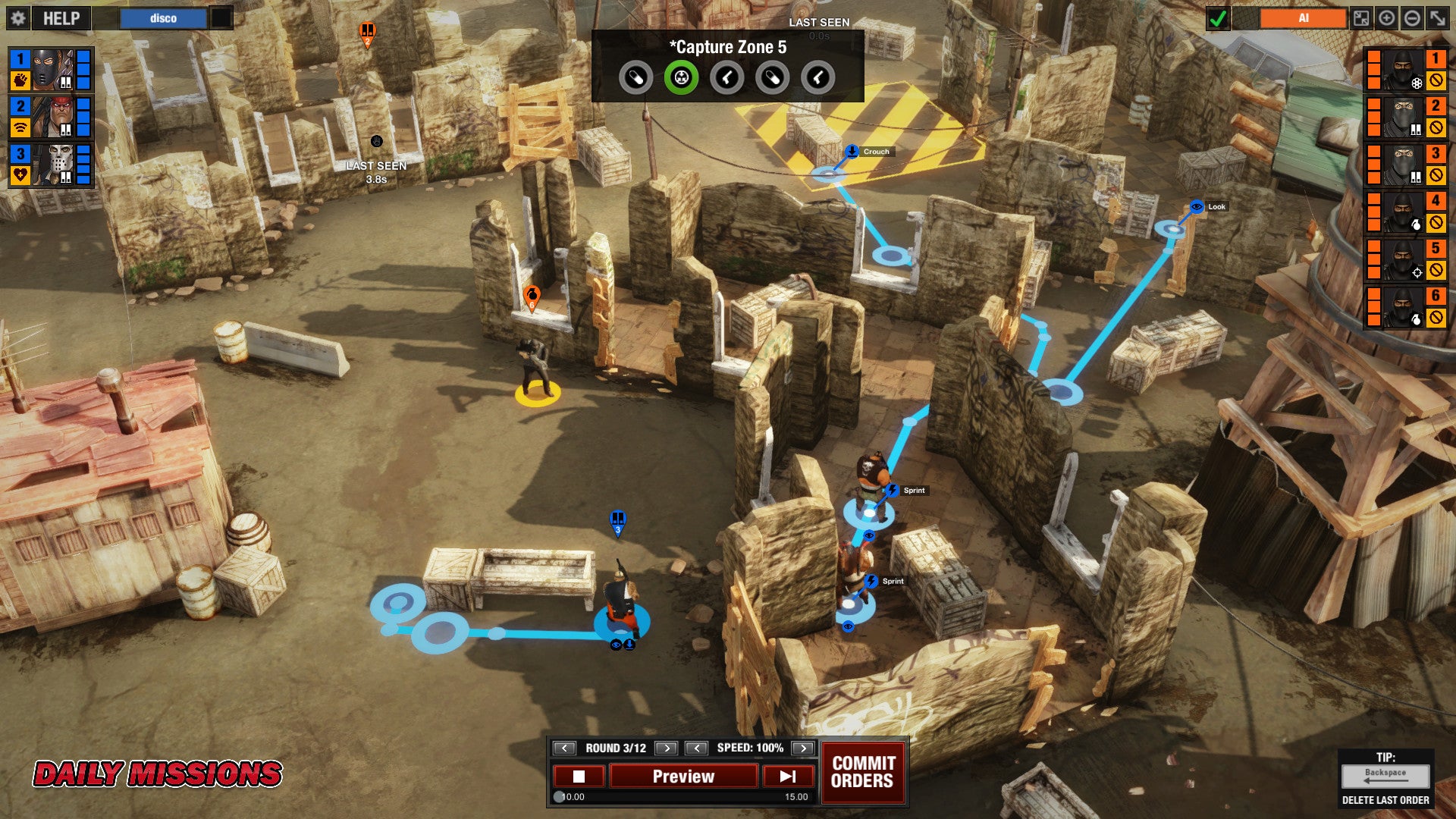The height and width of the screenshot is (819, 1456).
Task: Decrease the playback speed
Action: tap(696, 748)
